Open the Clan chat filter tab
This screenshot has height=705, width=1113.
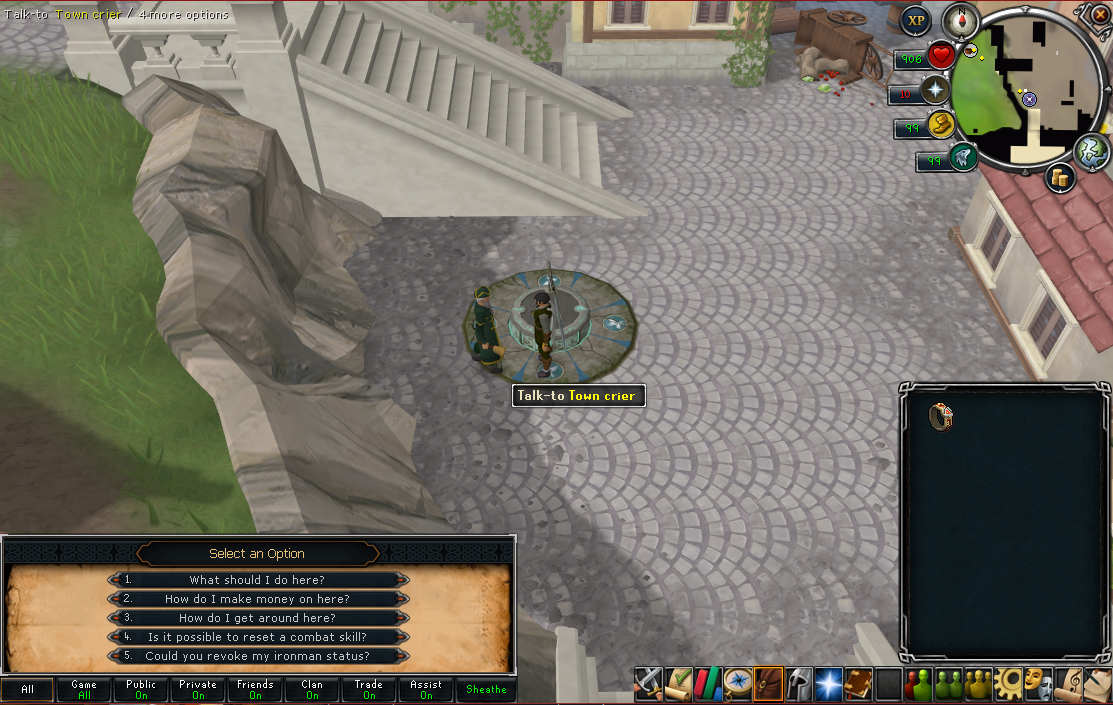coord(312,689)
